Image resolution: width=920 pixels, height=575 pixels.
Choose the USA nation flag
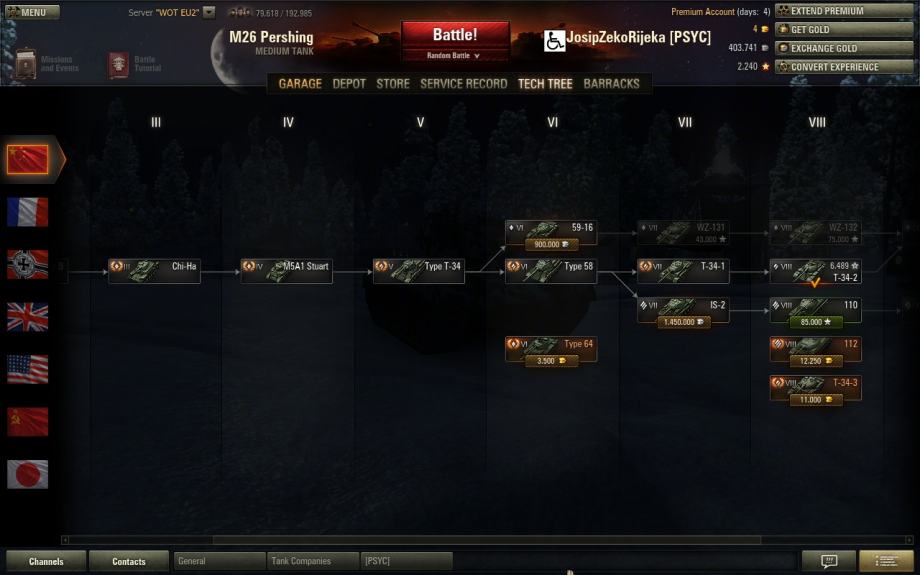click(x=27, y=369)
